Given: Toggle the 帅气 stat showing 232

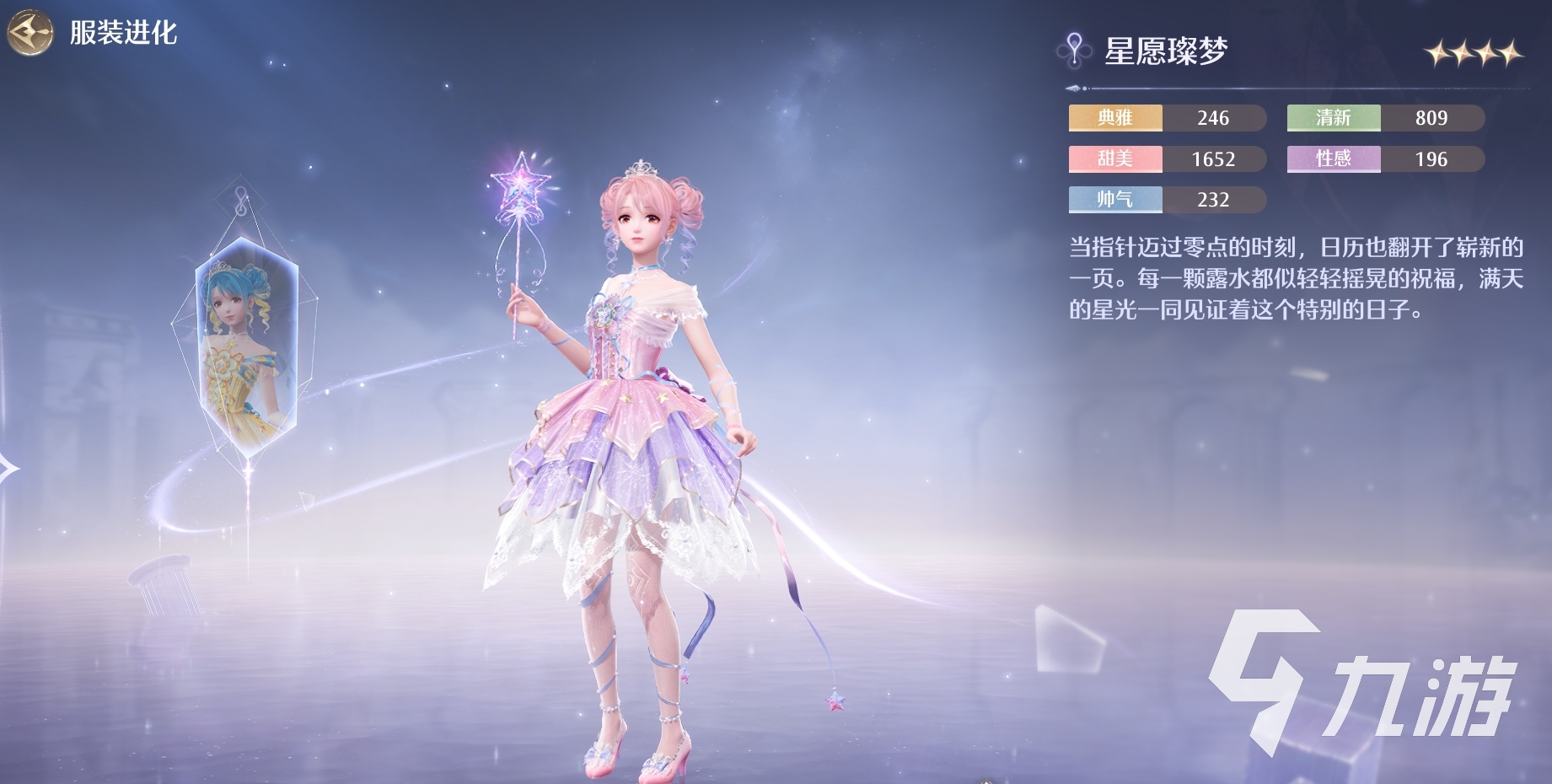Looking at the screenshot, I should point(1166,200).
